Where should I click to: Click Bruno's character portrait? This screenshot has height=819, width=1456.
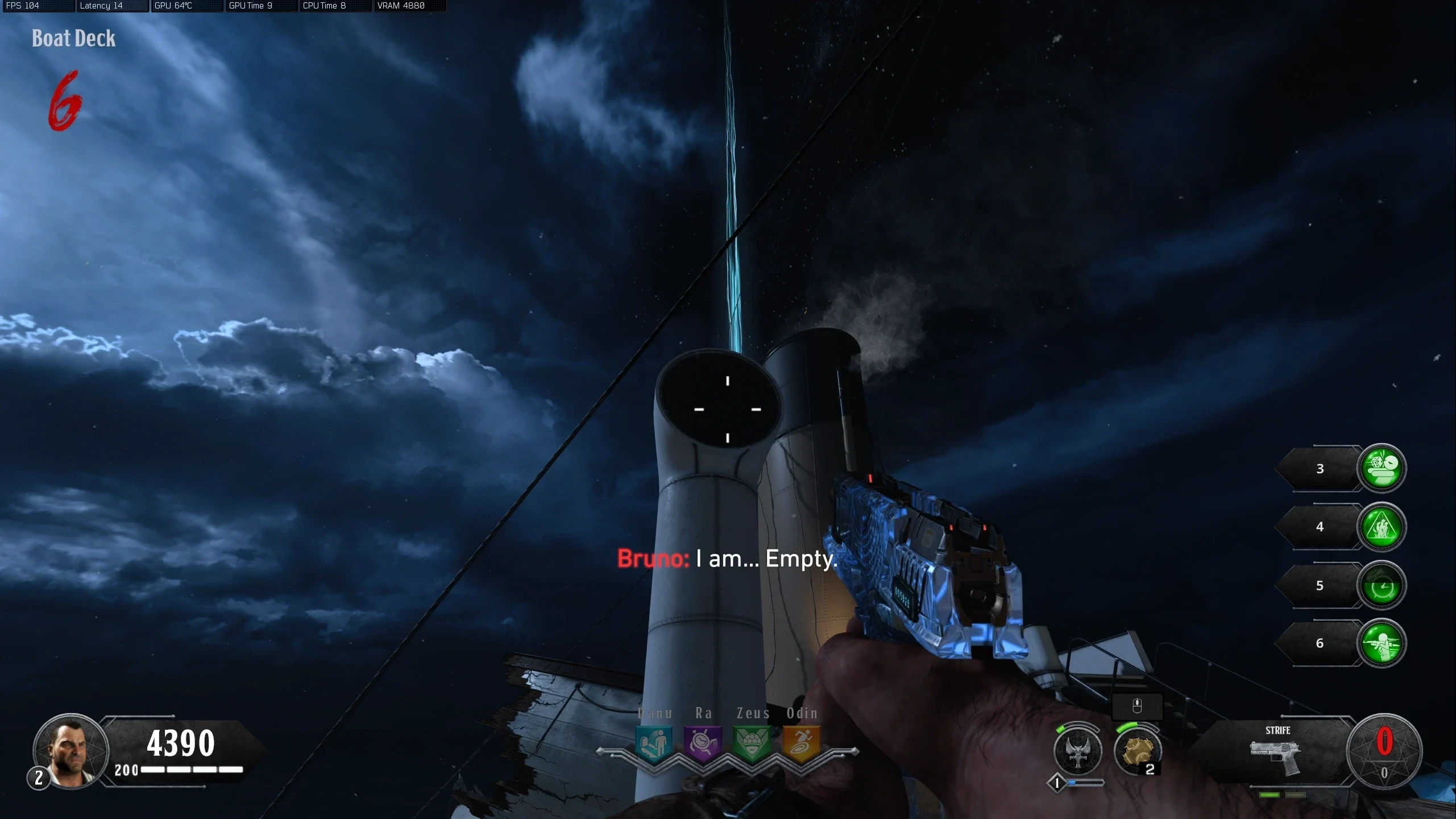[x=71, y=751]
